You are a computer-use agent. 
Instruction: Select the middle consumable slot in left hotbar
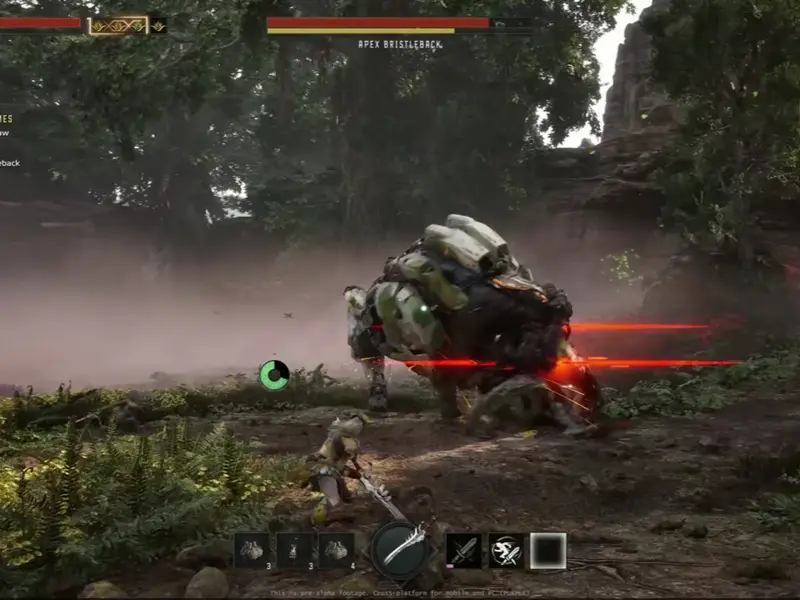tap(295, 550)
